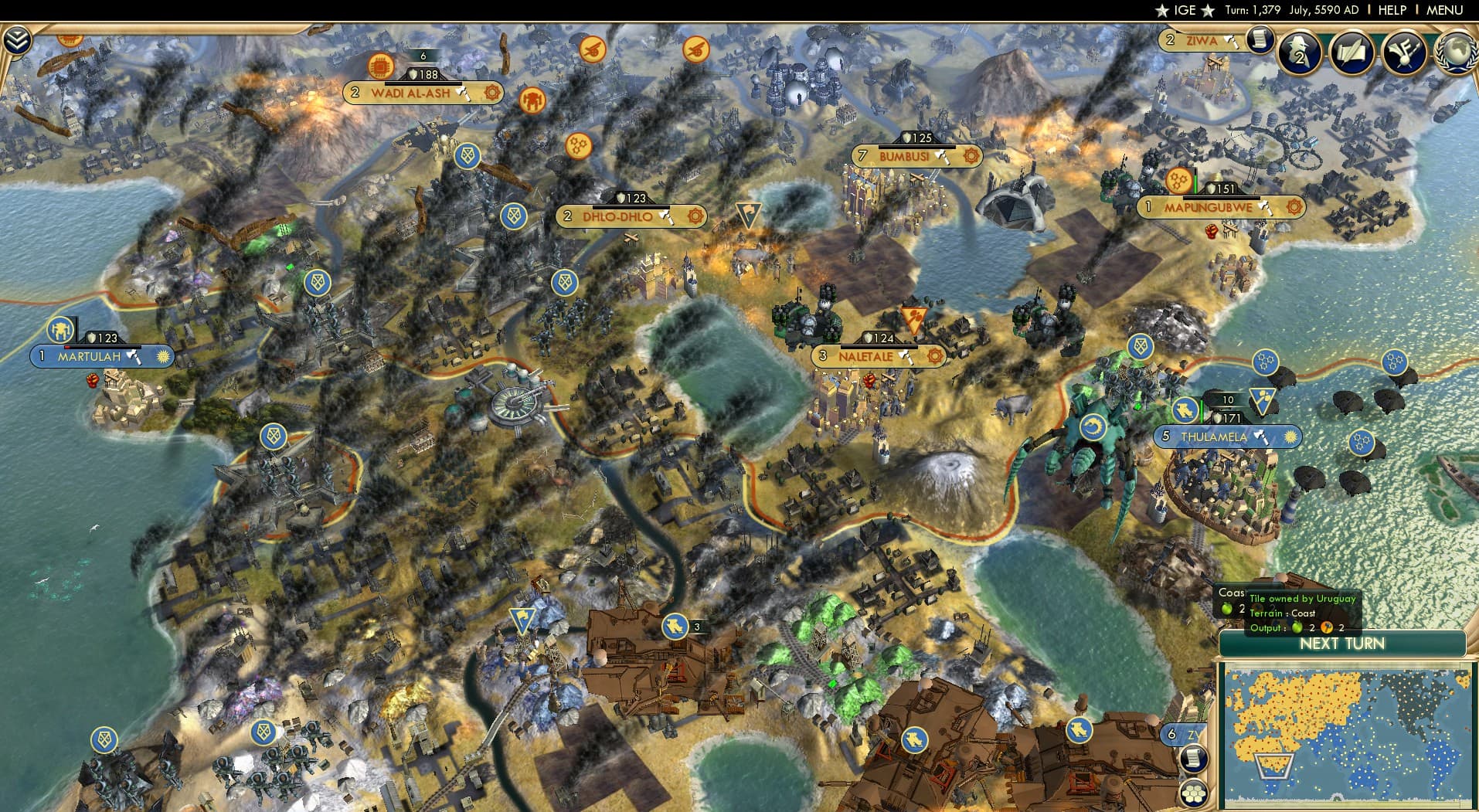Click the red unhappiness fist below Mapungubwe
Viewport: 1479px width, 812px height.
[1212, 232]
